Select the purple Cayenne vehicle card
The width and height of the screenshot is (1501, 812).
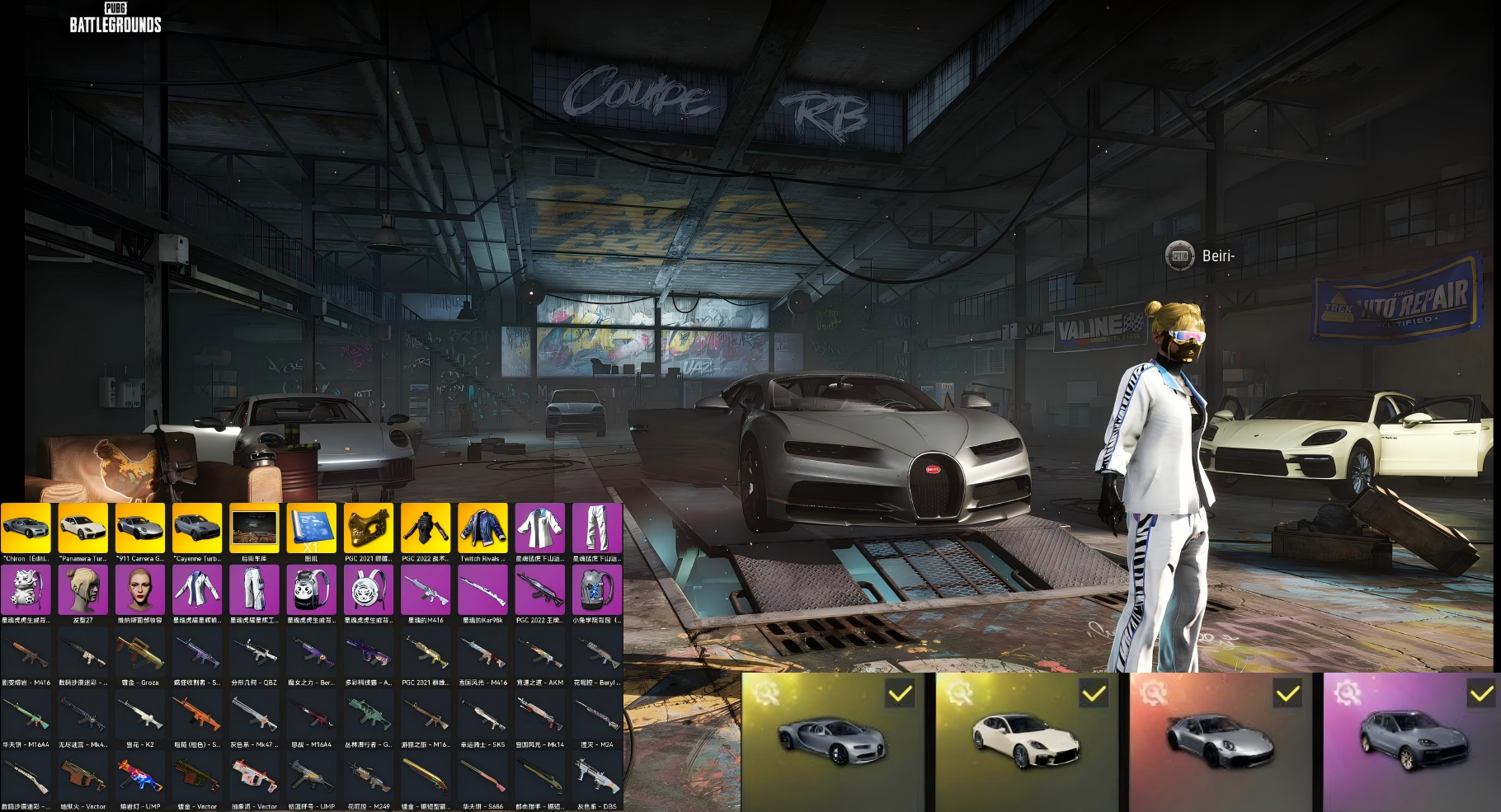1410,742
